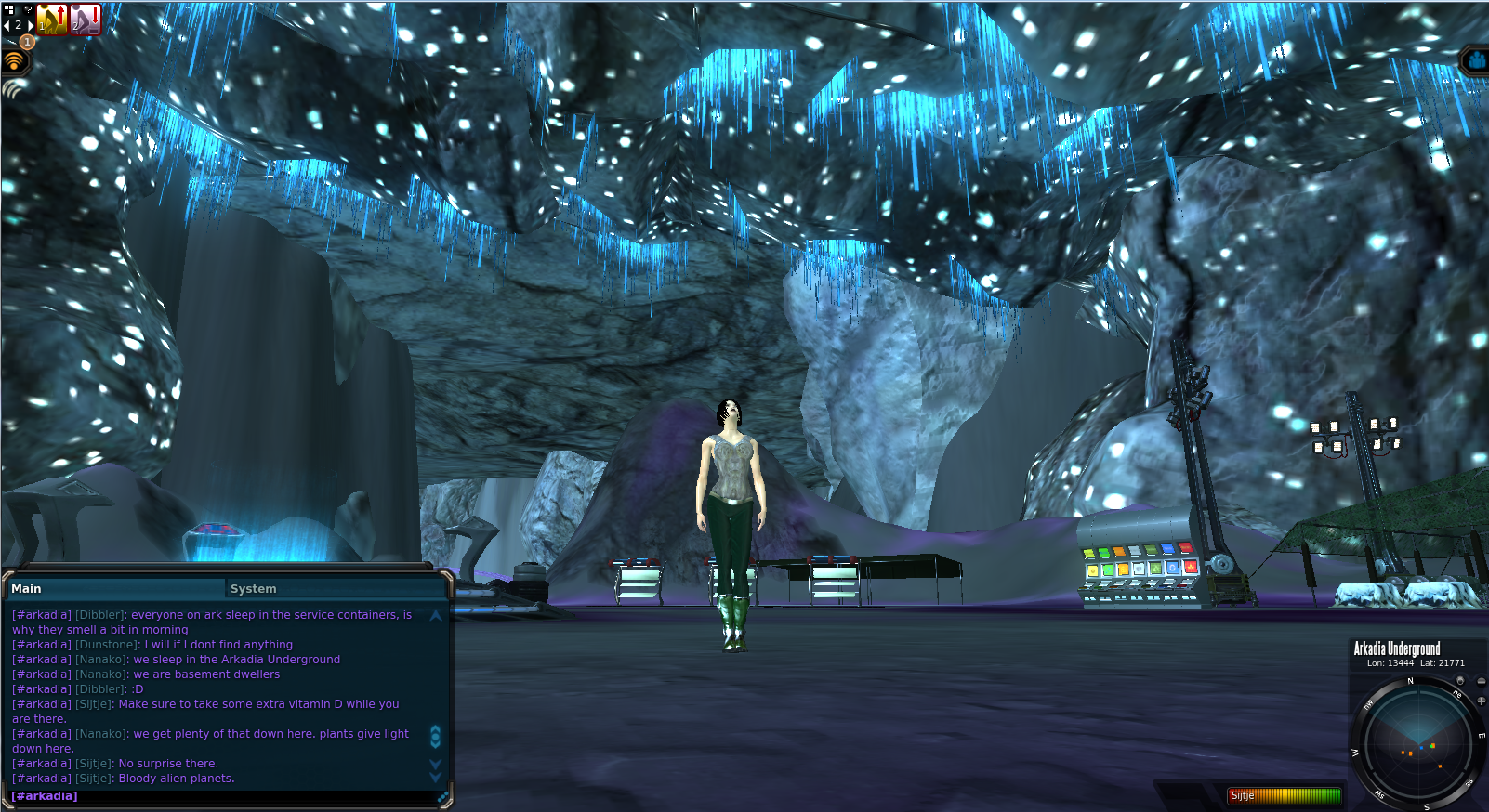Open the action bar grid menu icon
1489x812 pixels.
[10, 10]
